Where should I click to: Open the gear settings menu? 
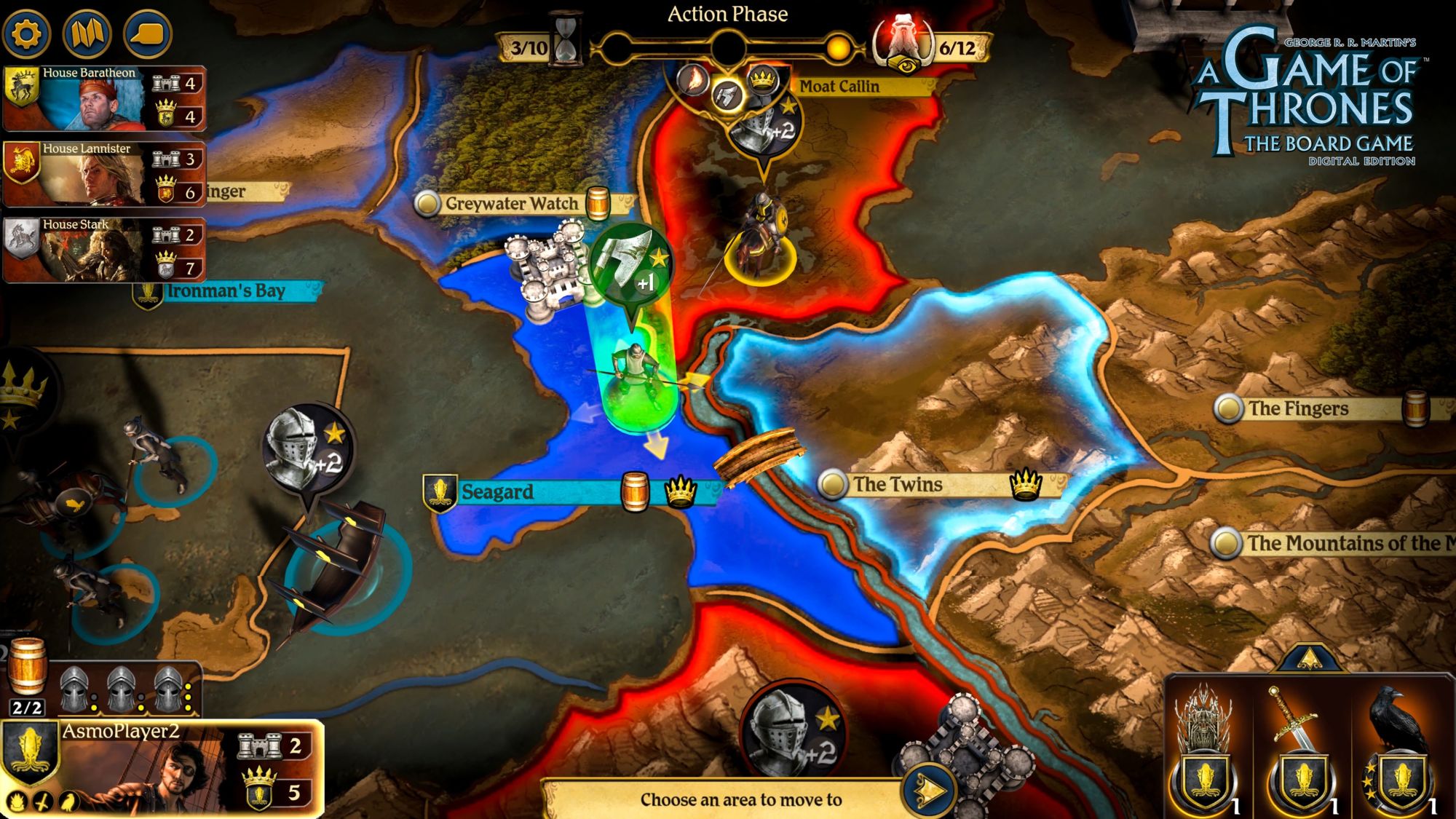pos(27,33)
